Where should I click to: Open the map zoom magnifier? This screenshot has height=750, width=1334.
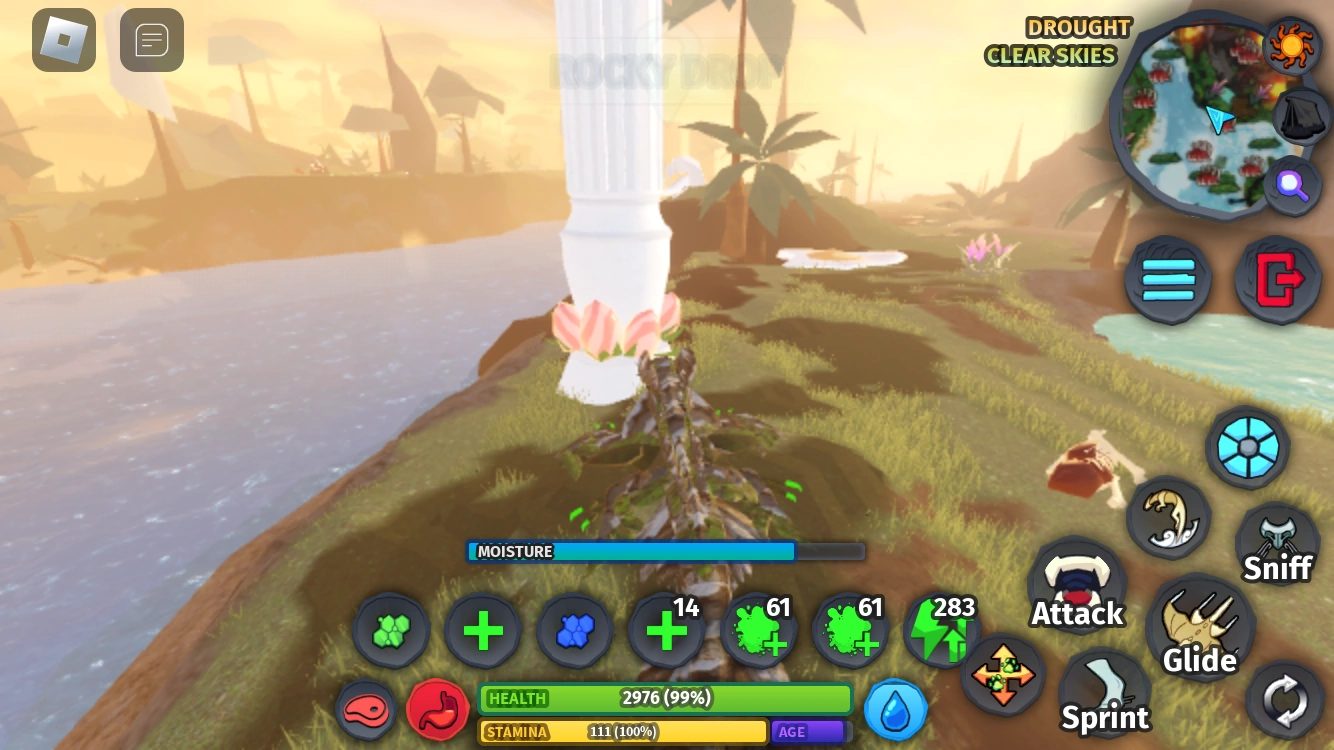click(1293, 185)
